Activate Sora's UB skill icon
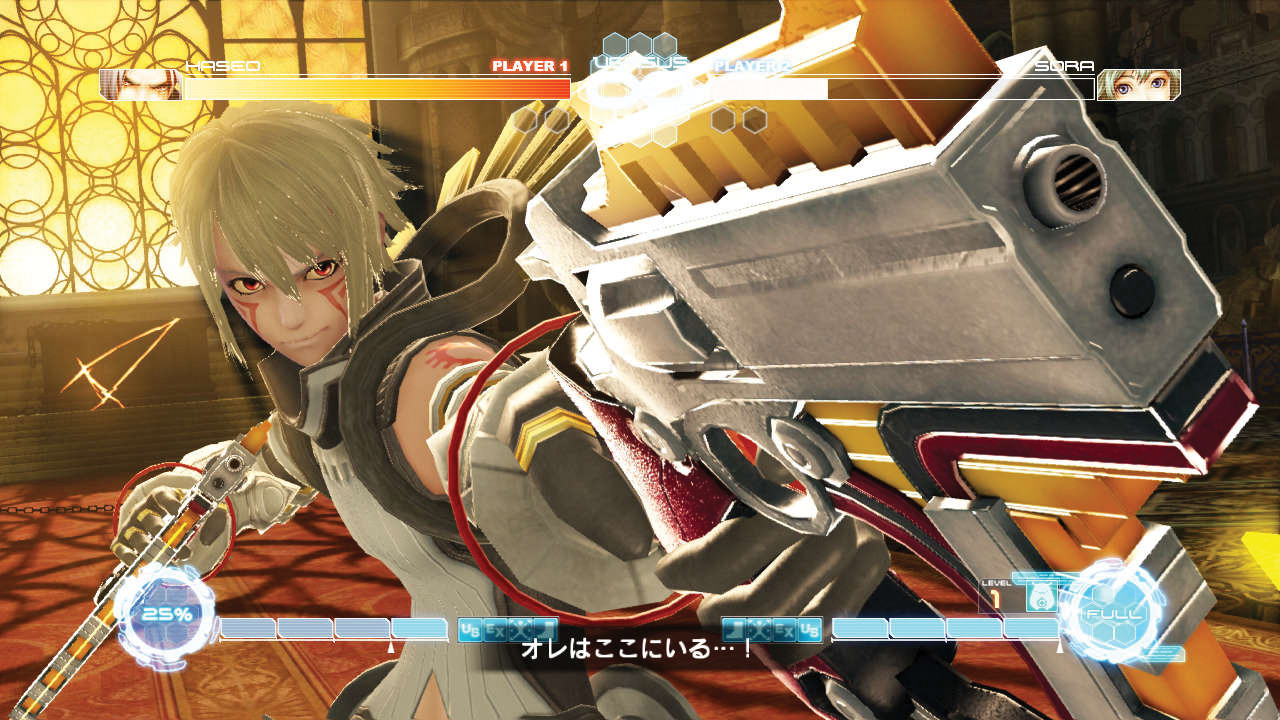The width and height of the screenshot is (1280, 720). pyautogui.click(x=809, y=629)
